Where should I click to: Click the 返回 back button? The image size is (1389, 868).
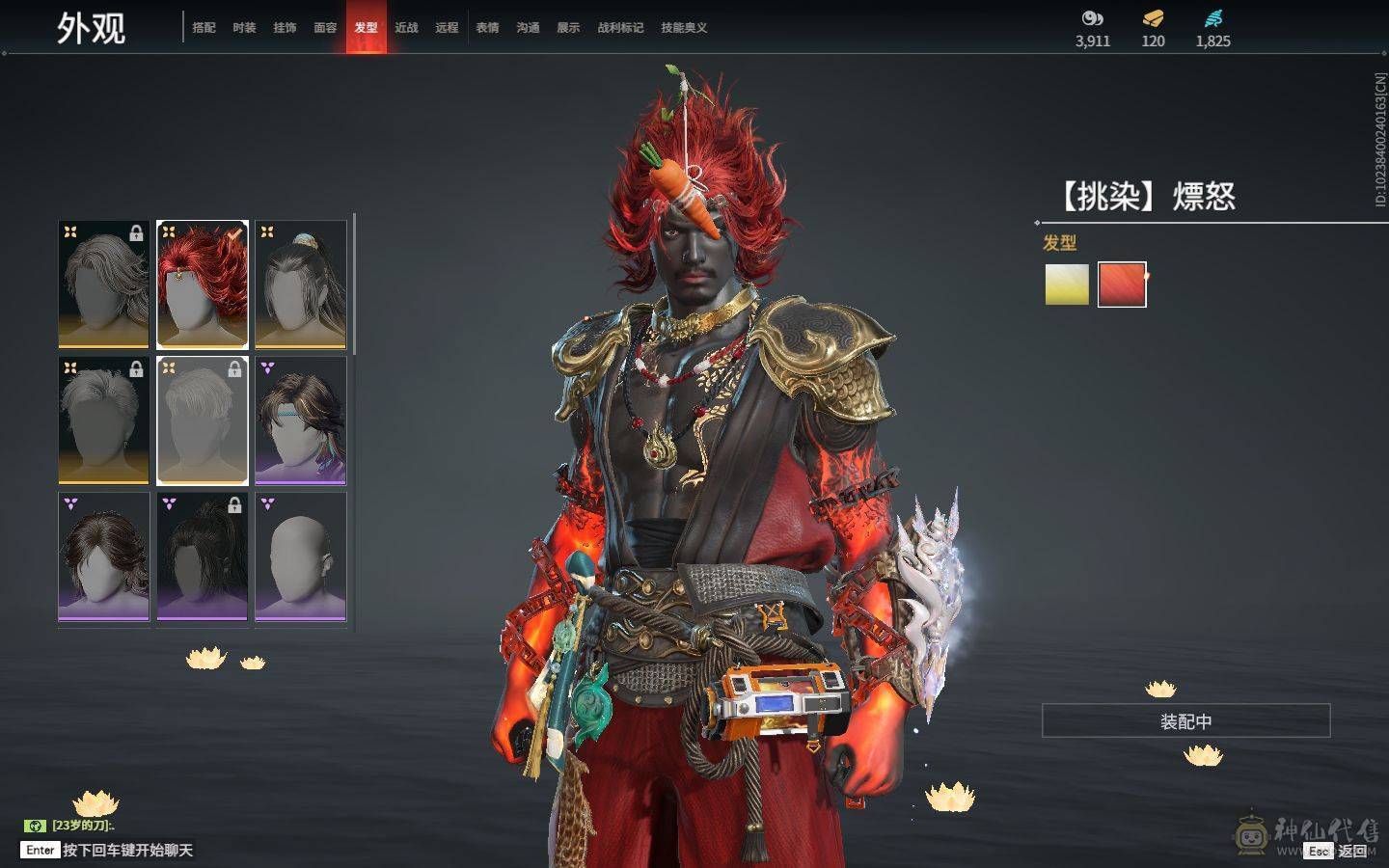pos(1351,851)
